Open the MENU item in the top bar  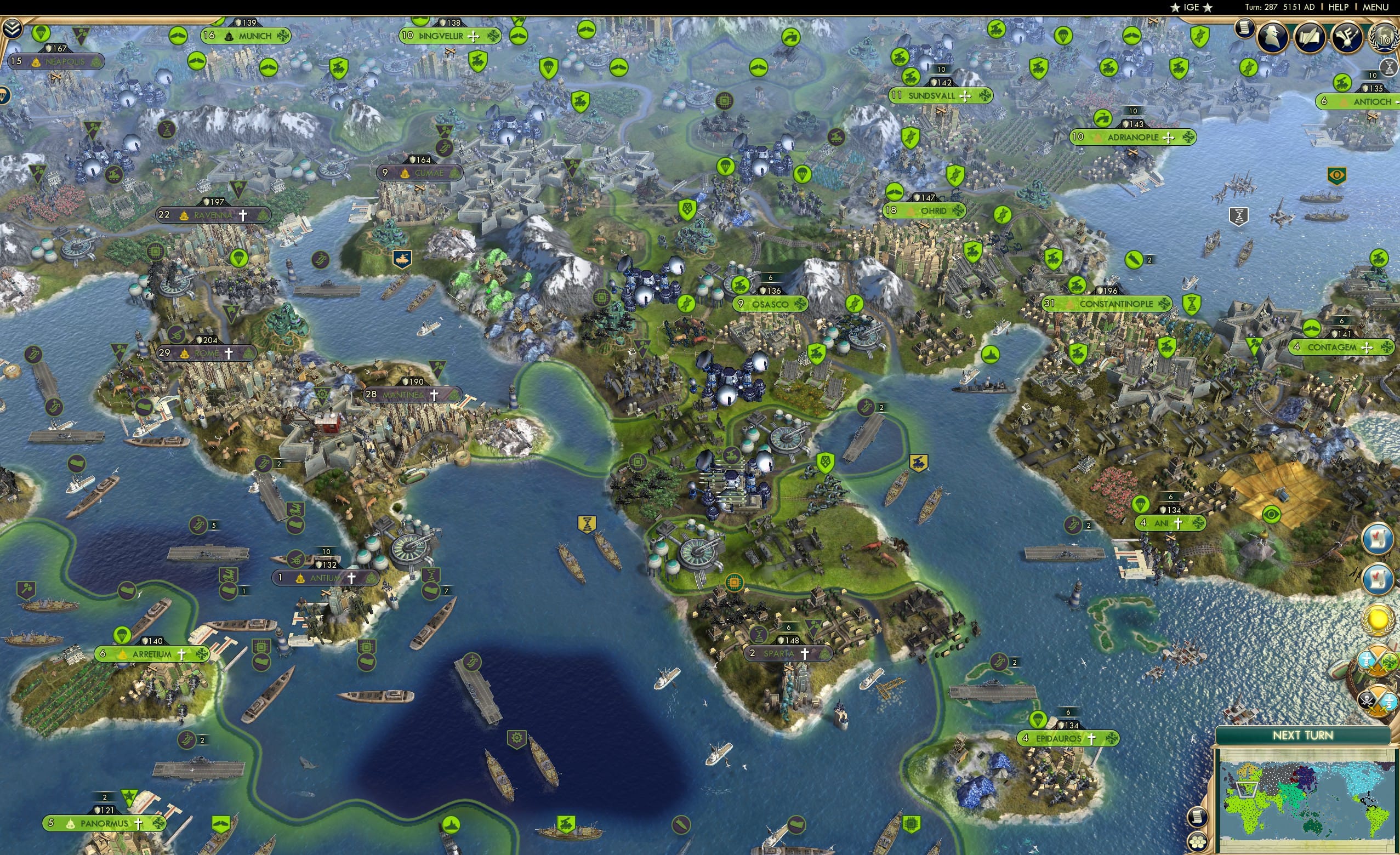pos(1376,7)
